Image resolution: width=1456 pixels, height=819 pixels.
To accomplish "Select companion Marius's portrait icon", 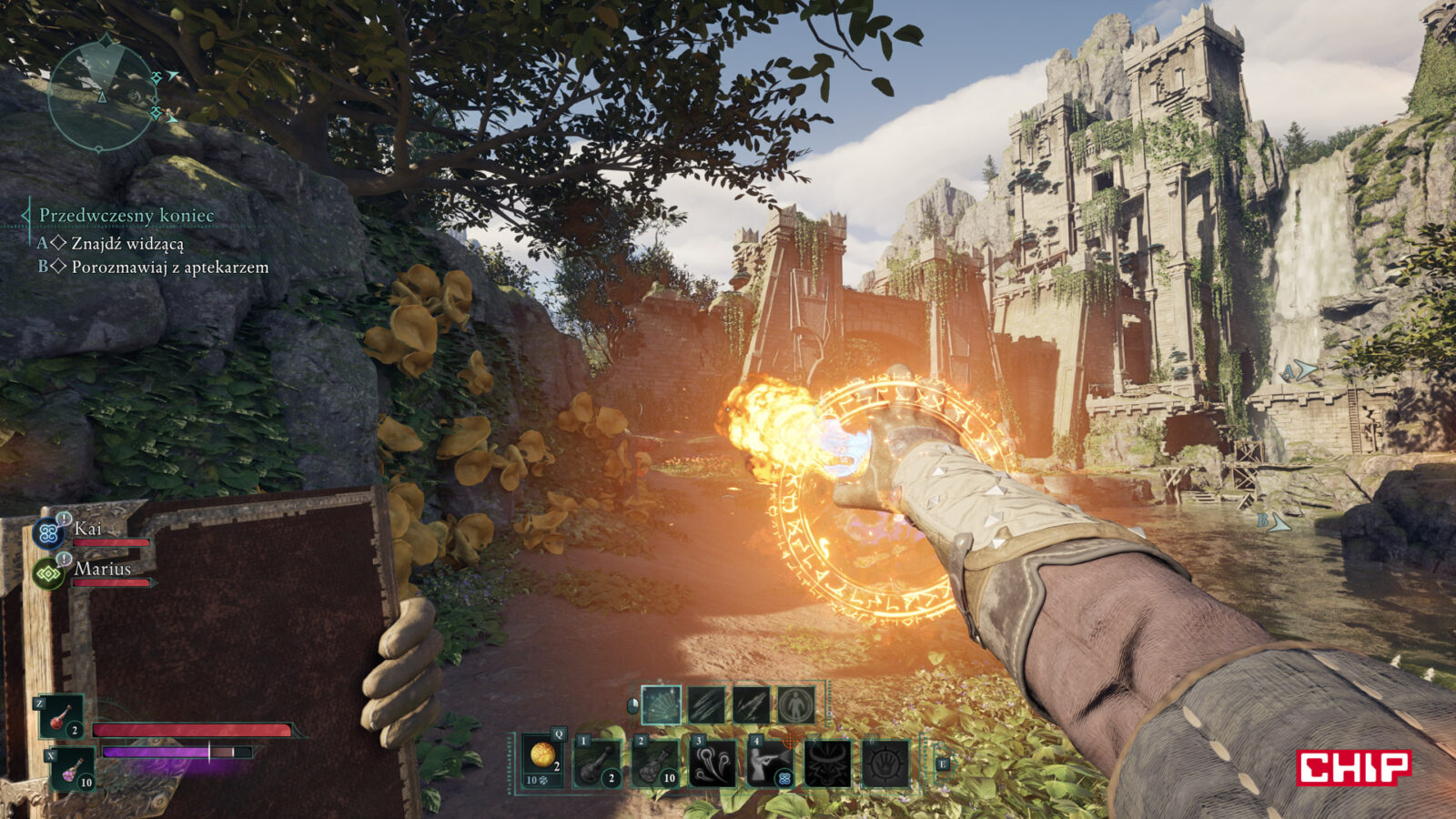I will point(47,573).
